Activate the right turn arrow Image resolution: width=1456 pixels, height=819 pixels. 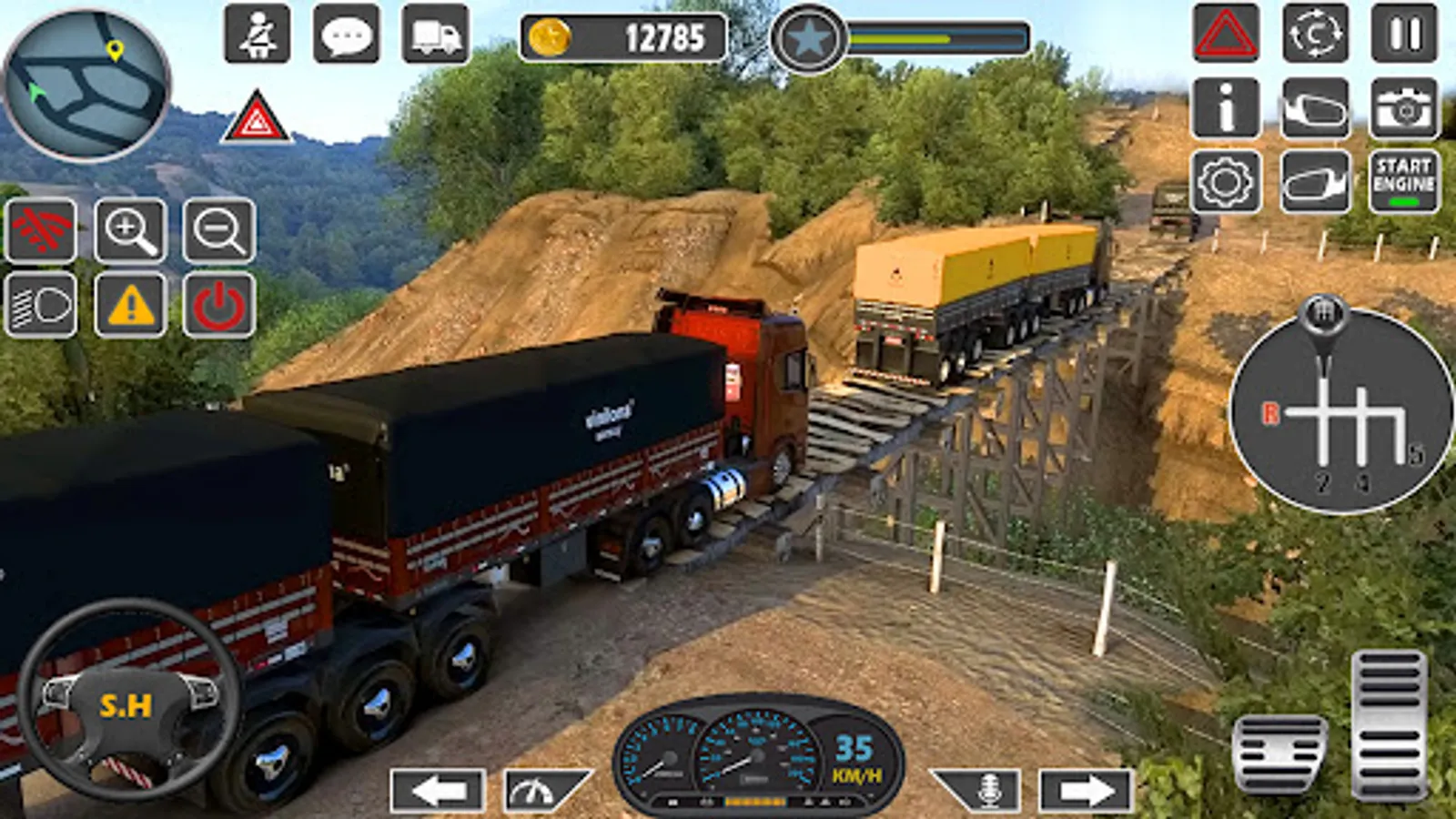[x=1086, y=791]
